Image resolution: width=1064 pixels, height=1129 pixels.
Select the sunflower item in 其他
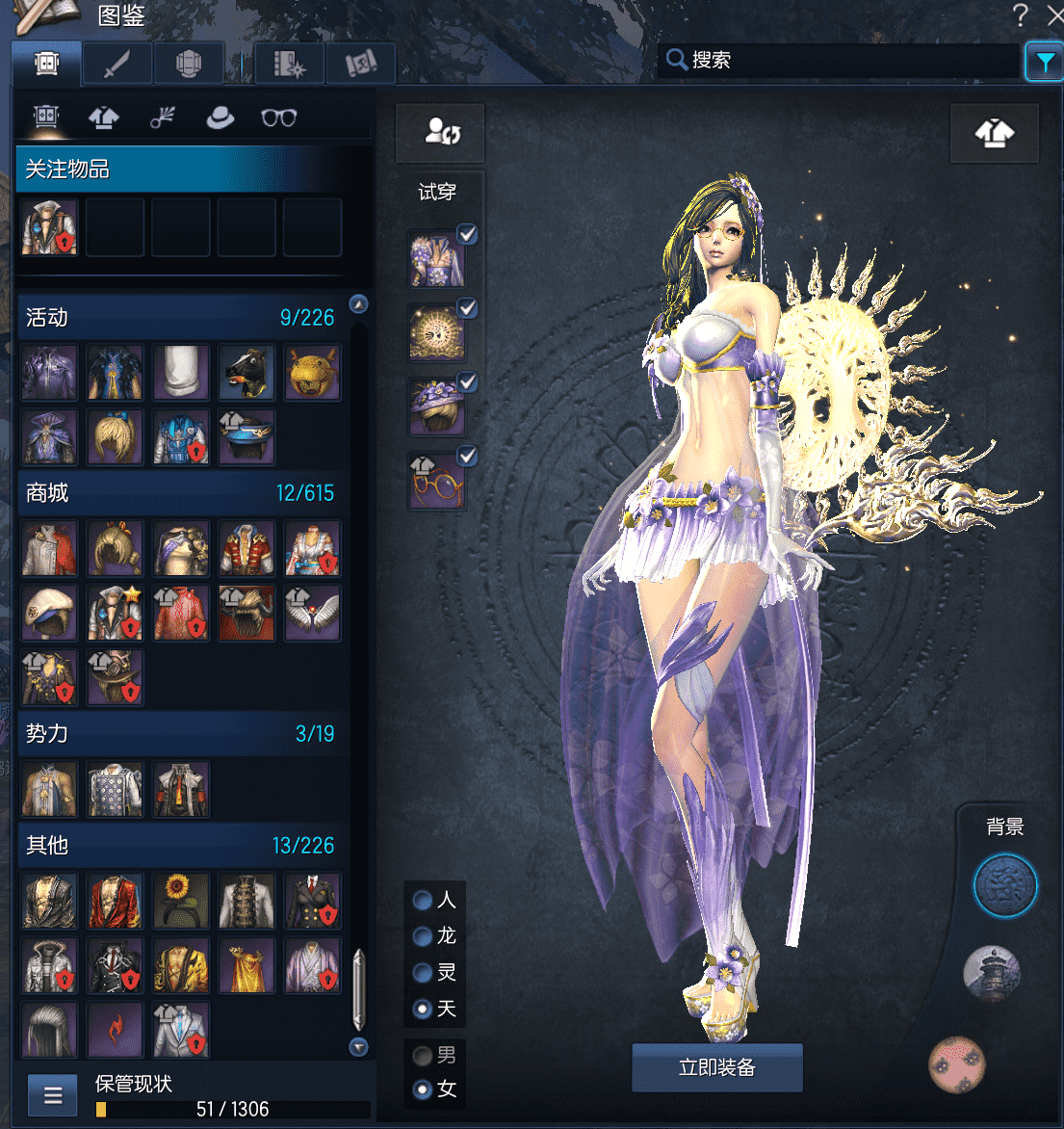pyautogui.click(x=181, y=900)
